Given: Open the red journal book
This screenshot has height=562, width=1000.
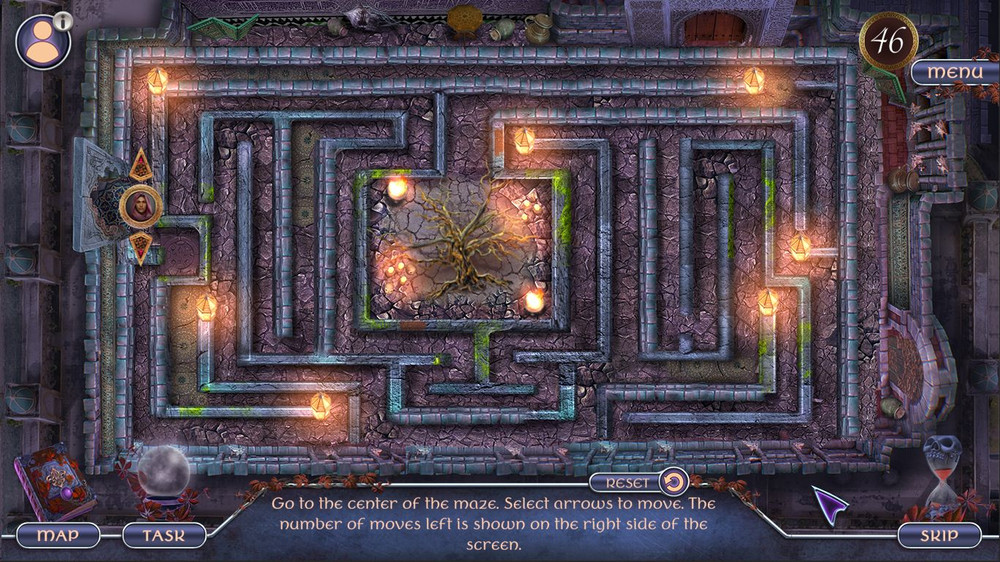Looking at the screenshot, I should 55,481.
